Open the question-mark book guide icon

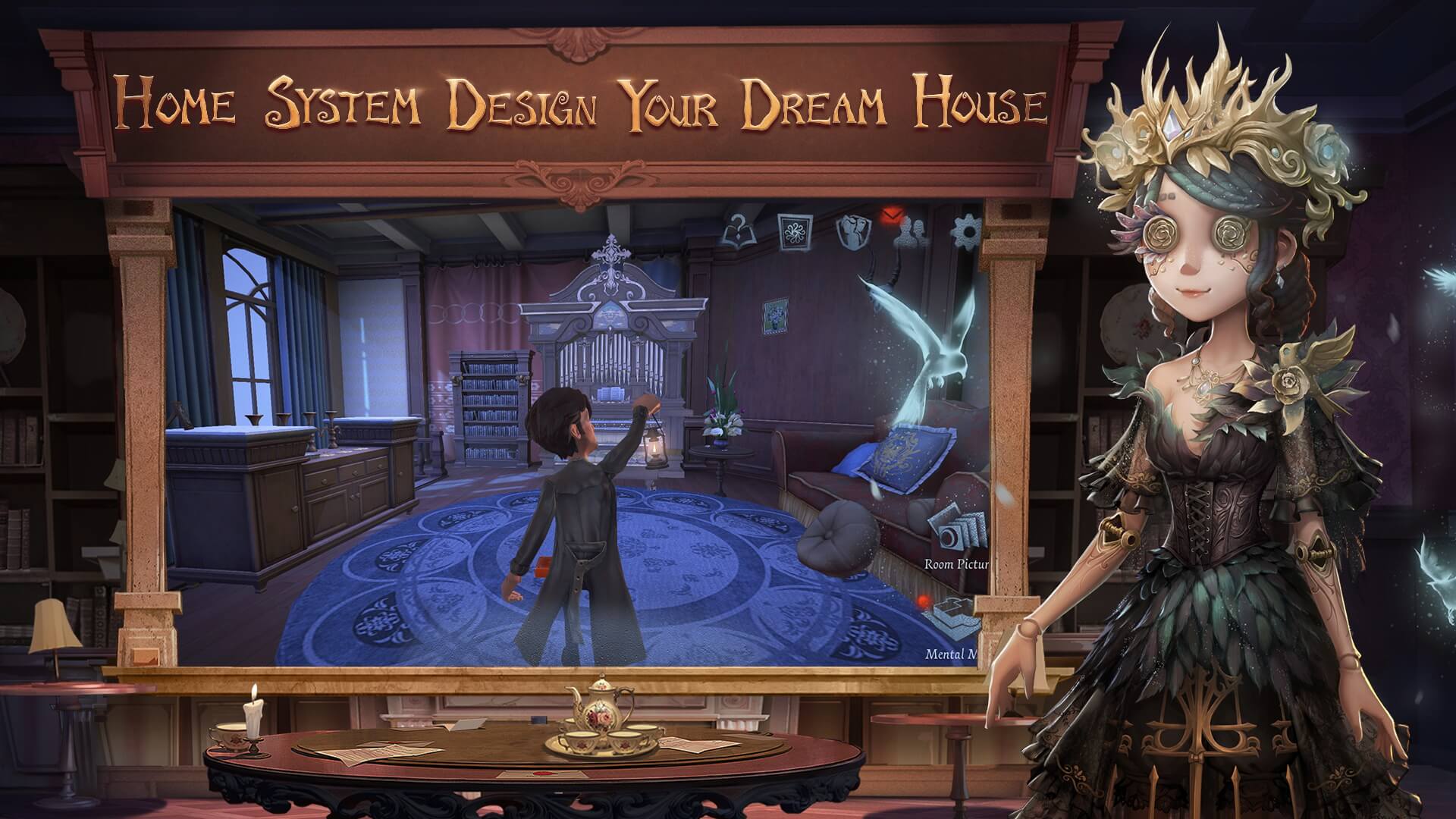(734, 231)
